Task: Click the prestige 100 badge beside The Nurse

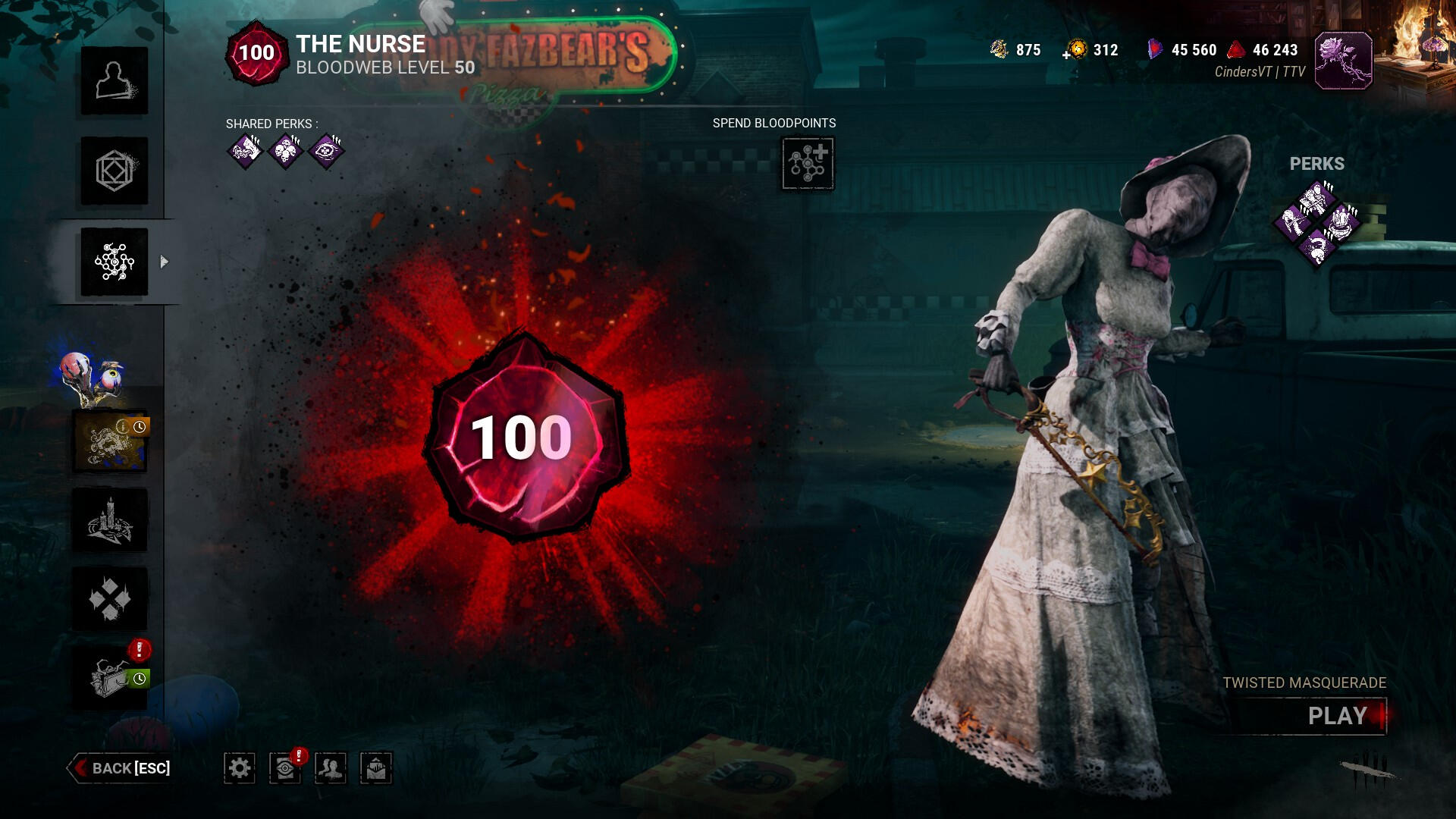Action: coord(256,53)
